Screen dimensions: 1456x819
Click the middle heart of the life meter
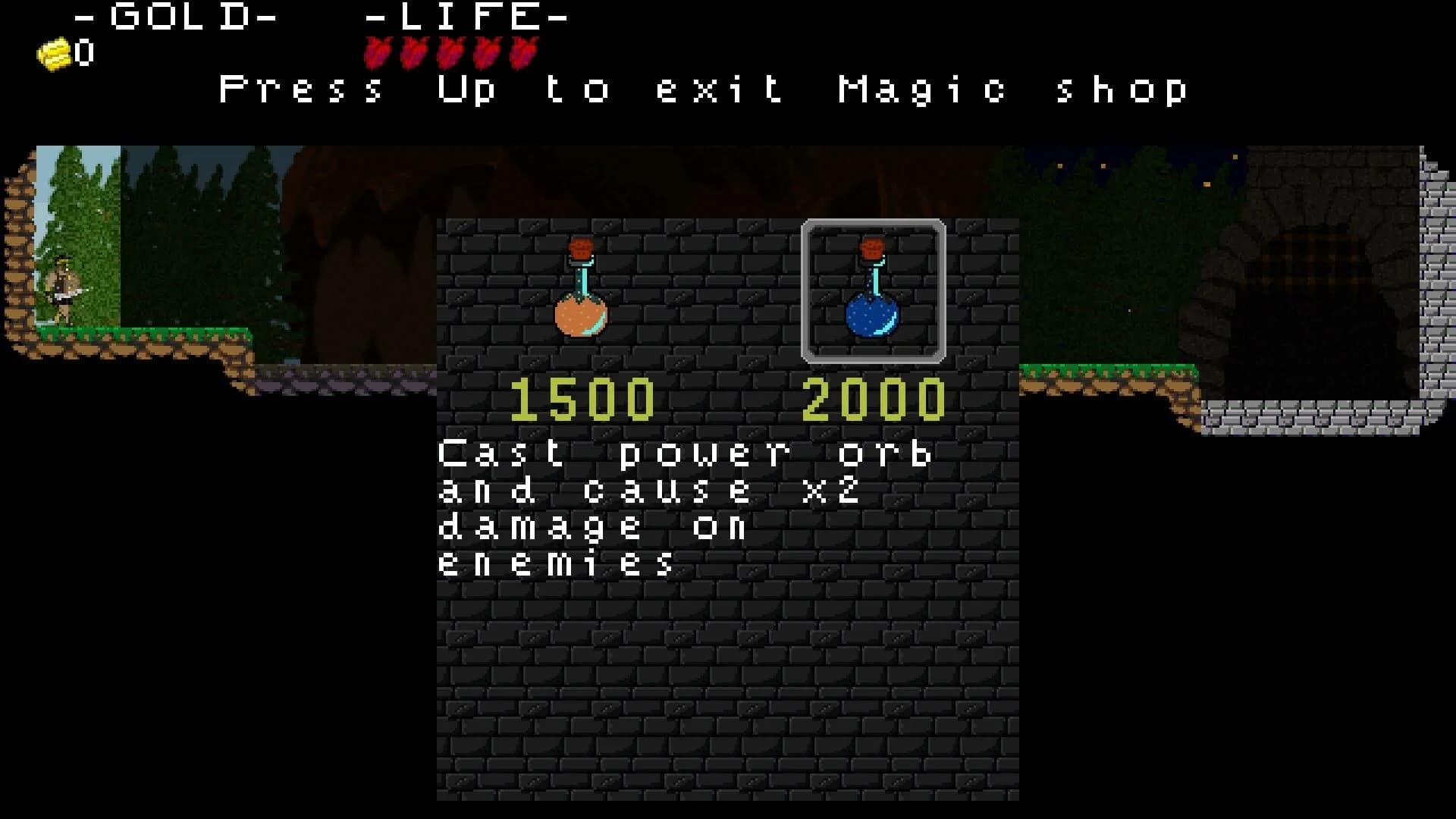[451, 51]
